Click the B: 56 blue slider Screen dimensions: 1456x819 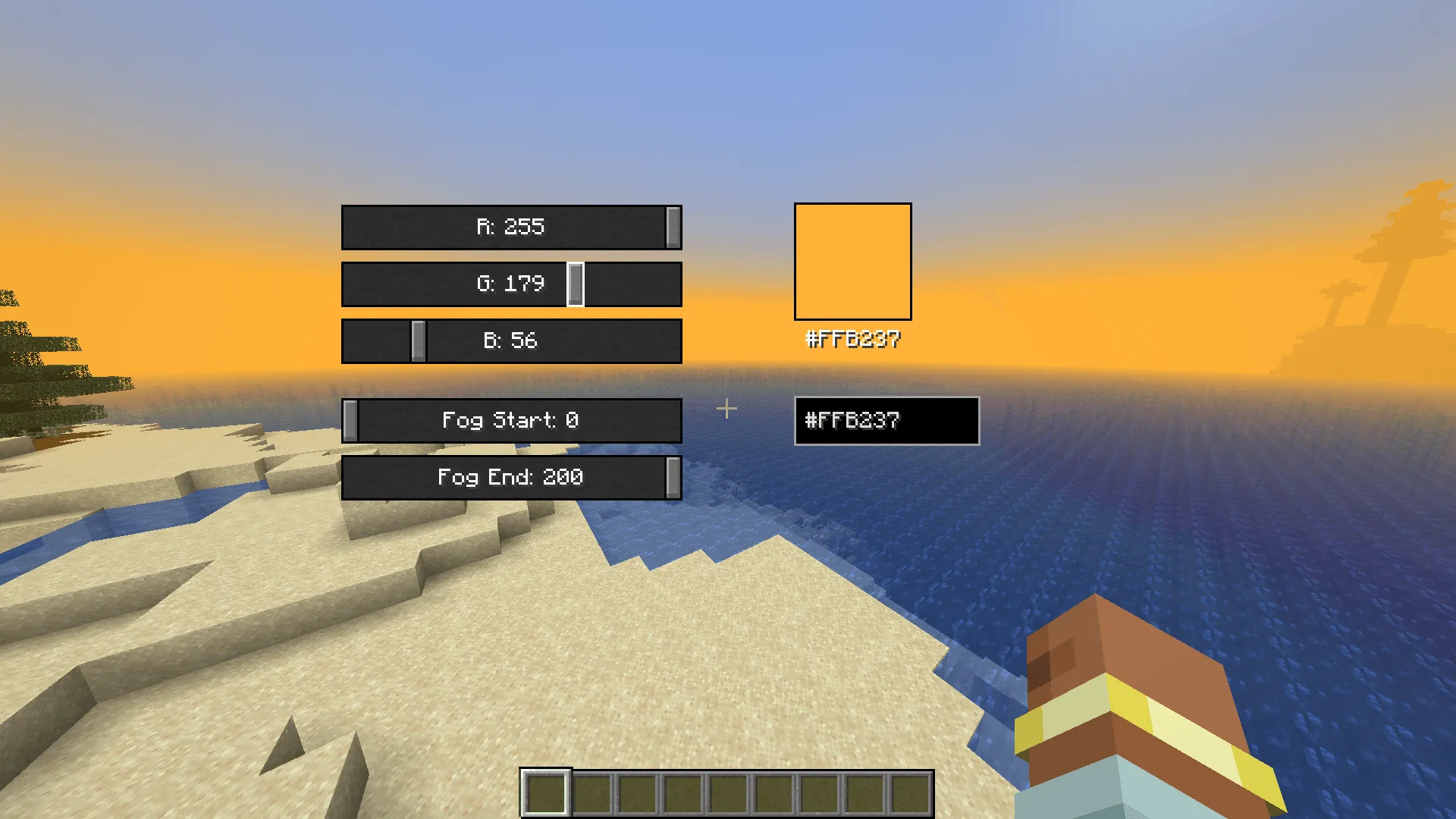click(512, 340)
